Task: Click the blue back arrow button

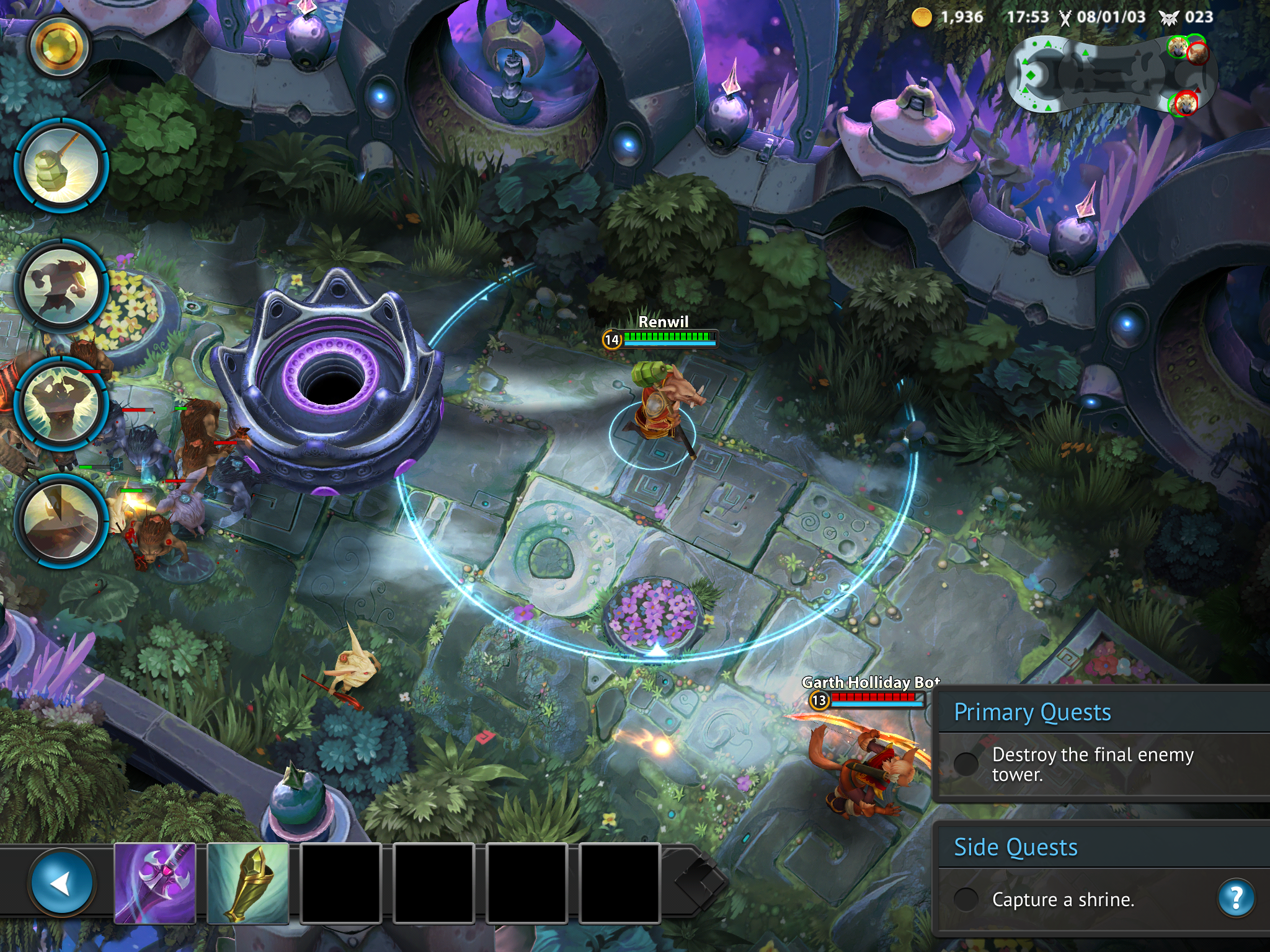Action: click(x=61, y=883)
